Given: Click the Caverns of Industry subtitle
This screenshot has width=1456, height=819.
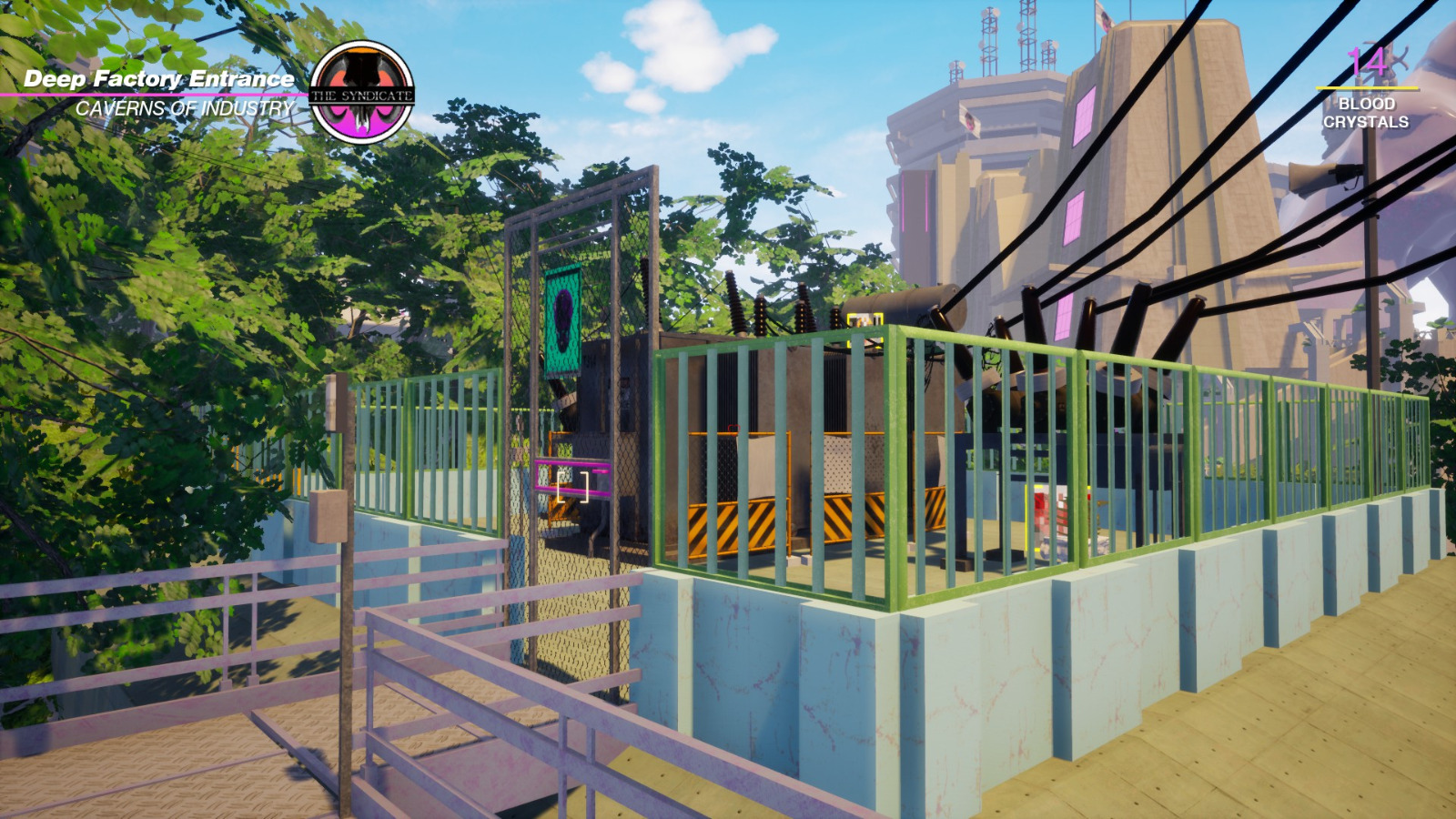Looking at the screenshot, I should point(186,107).
